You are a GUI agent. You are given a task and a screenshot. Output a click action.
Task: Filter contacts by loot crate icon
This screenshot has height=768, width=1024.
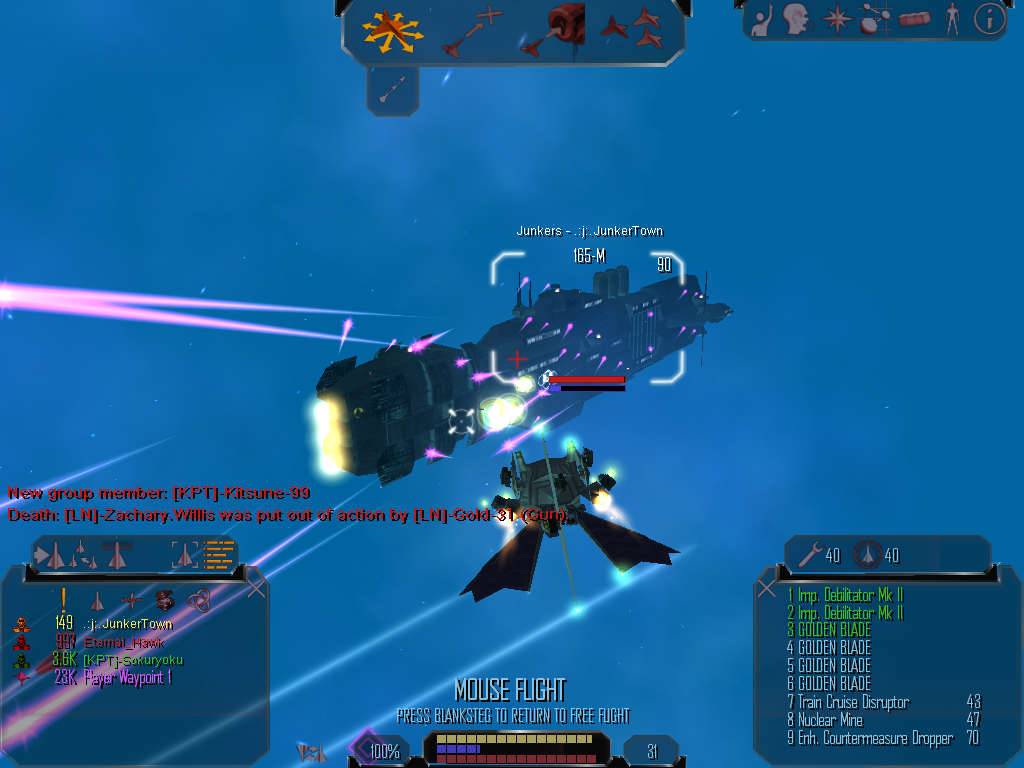[x=166, y=600]
